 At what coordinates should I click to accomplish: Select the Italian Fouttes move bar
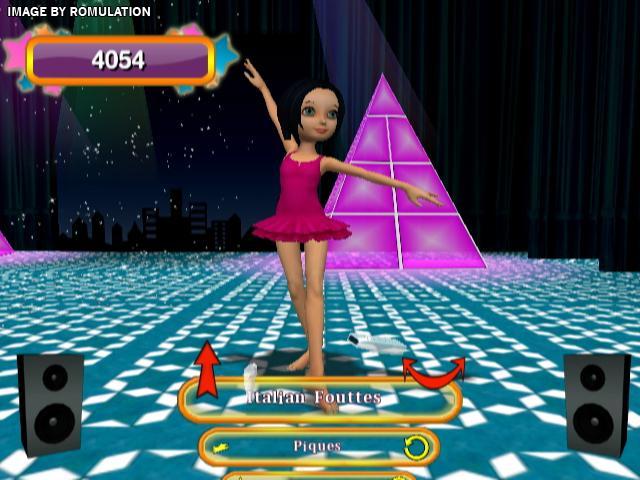tap(319, 399)
